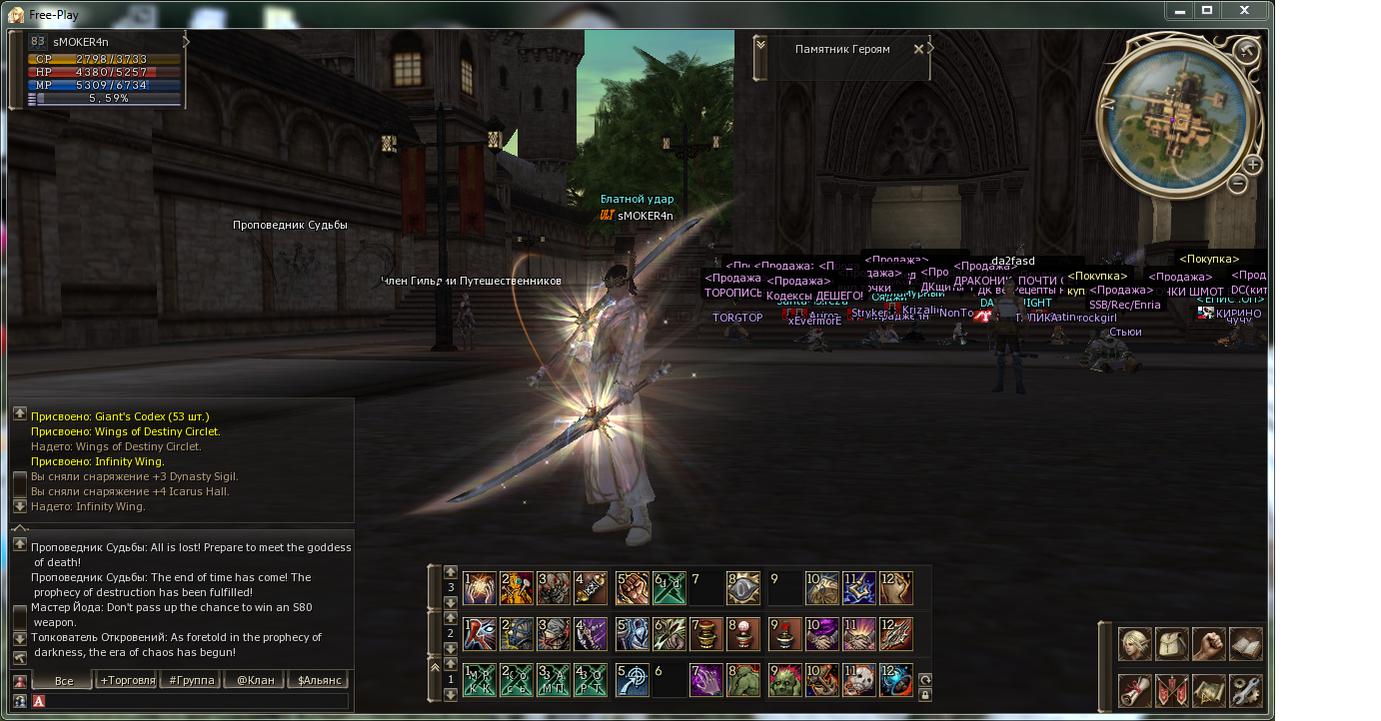Open the clan banners icon
The height and width of the screenshot is (721, 1381).
[1171, 691]
